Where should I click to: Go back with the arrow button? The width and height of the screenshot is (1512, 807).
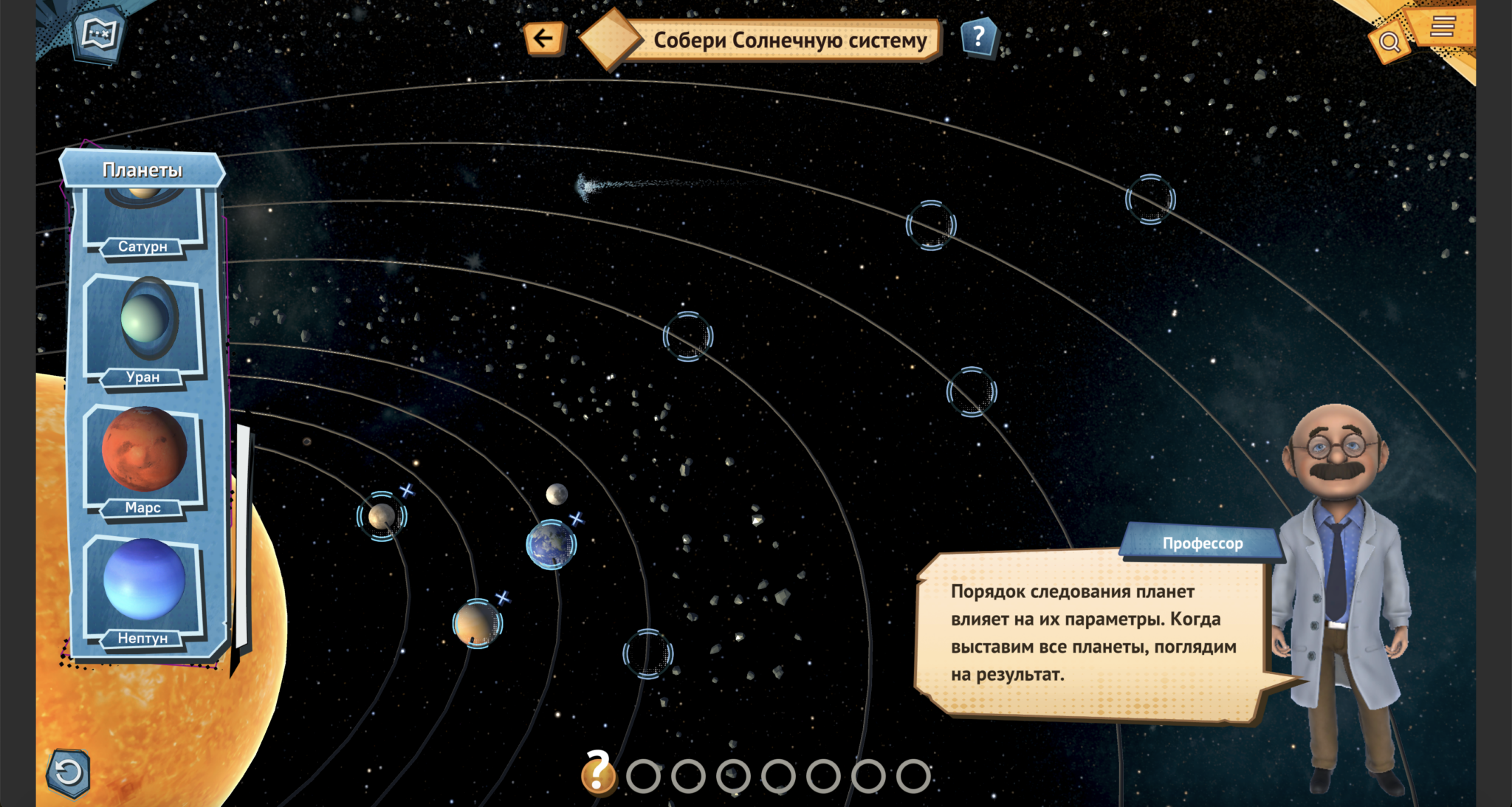(x=543, y=38)
